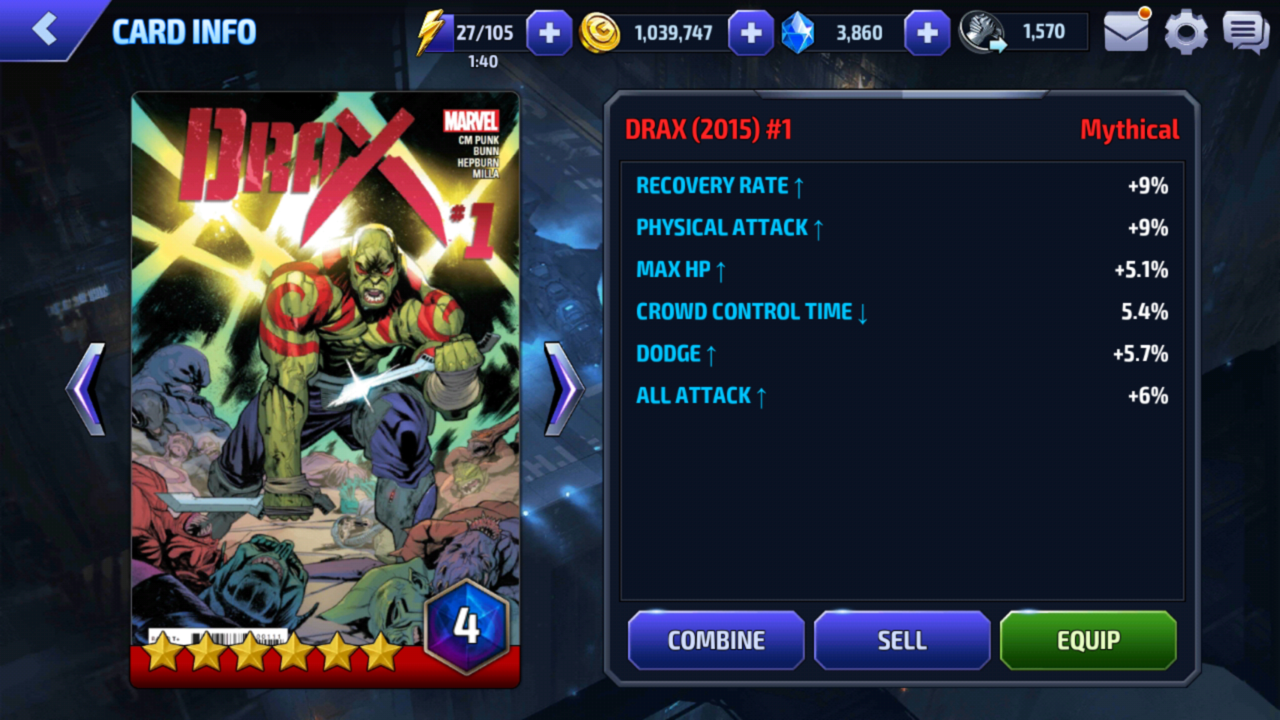Show the previous card with left arrow

click(x=86, y=389)
